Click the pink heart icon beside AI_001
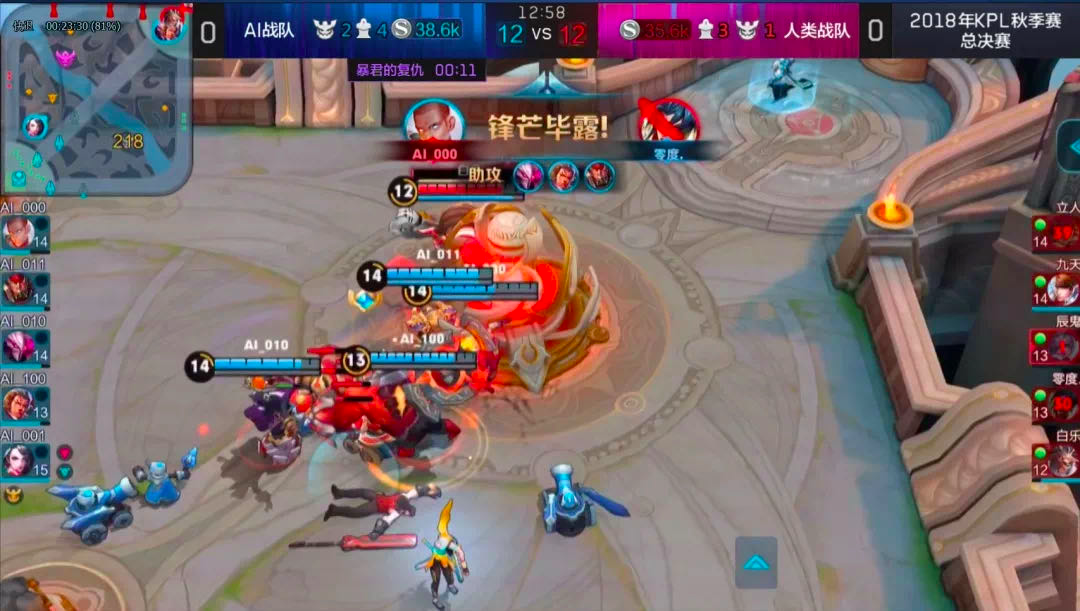1080x611 pixels. pyautogui.click(x=64, y=452)
